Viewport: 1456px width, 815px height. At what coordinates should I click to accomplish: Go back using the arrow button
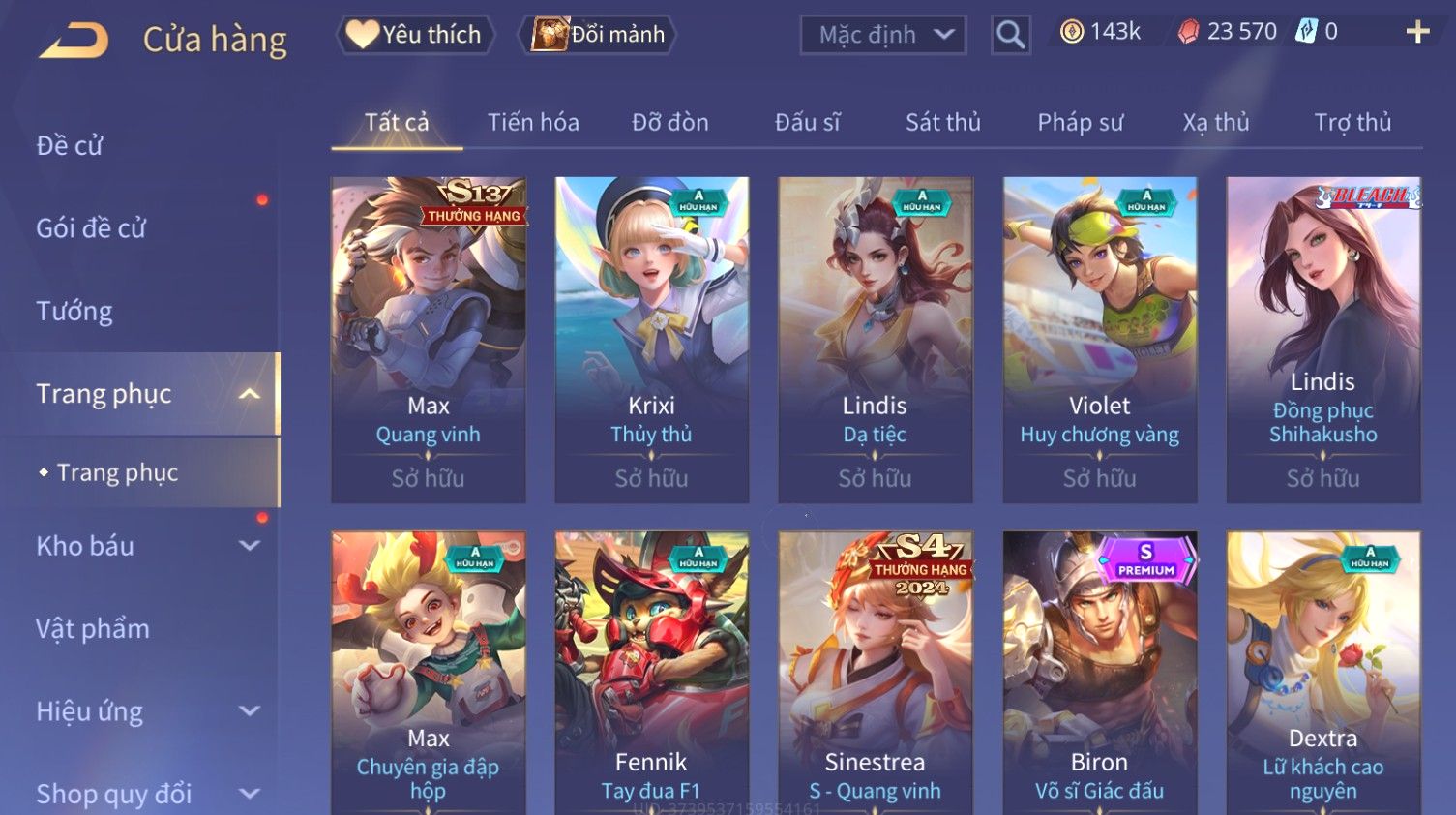(74, 41)
